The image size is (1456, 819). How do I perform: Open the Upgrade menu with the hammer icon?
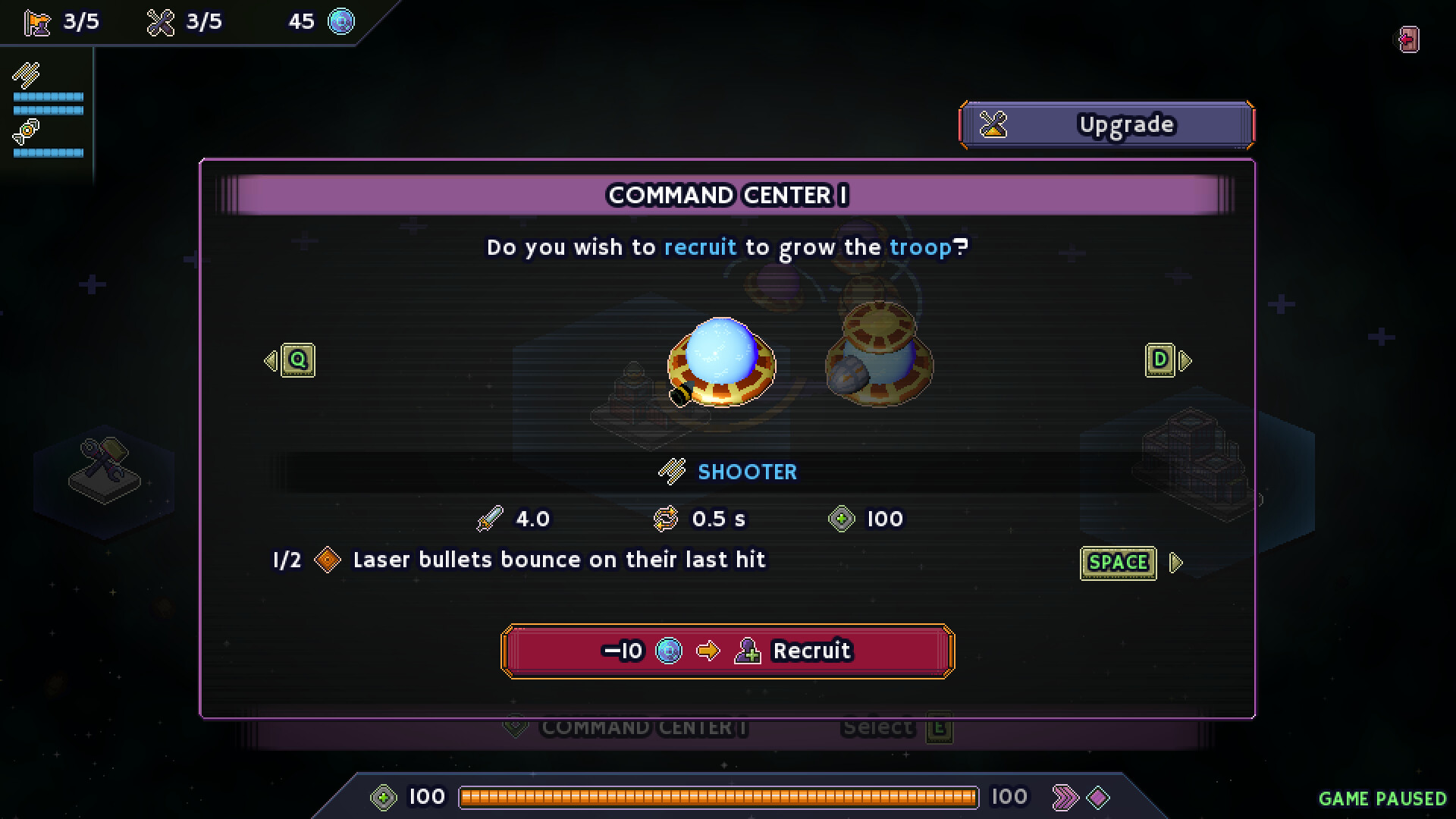(1106, 124)
